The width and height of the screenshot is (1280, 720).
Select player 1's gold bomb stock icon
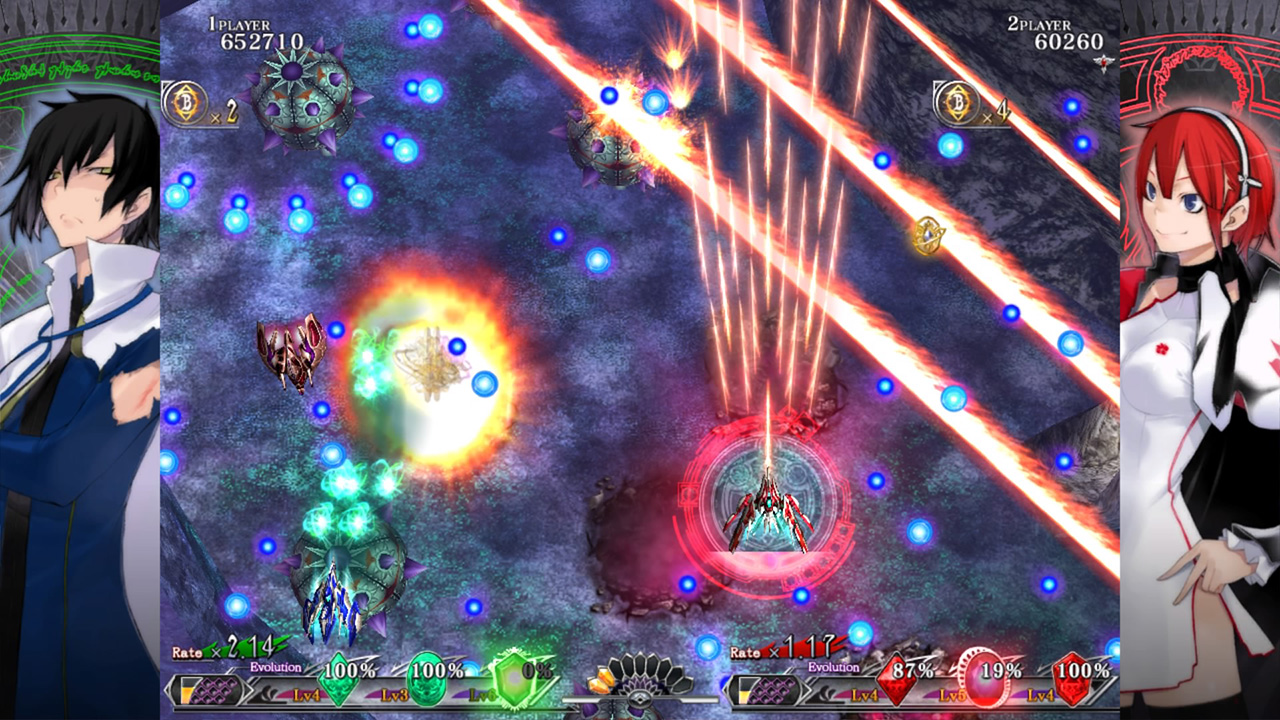pos(187,102)
